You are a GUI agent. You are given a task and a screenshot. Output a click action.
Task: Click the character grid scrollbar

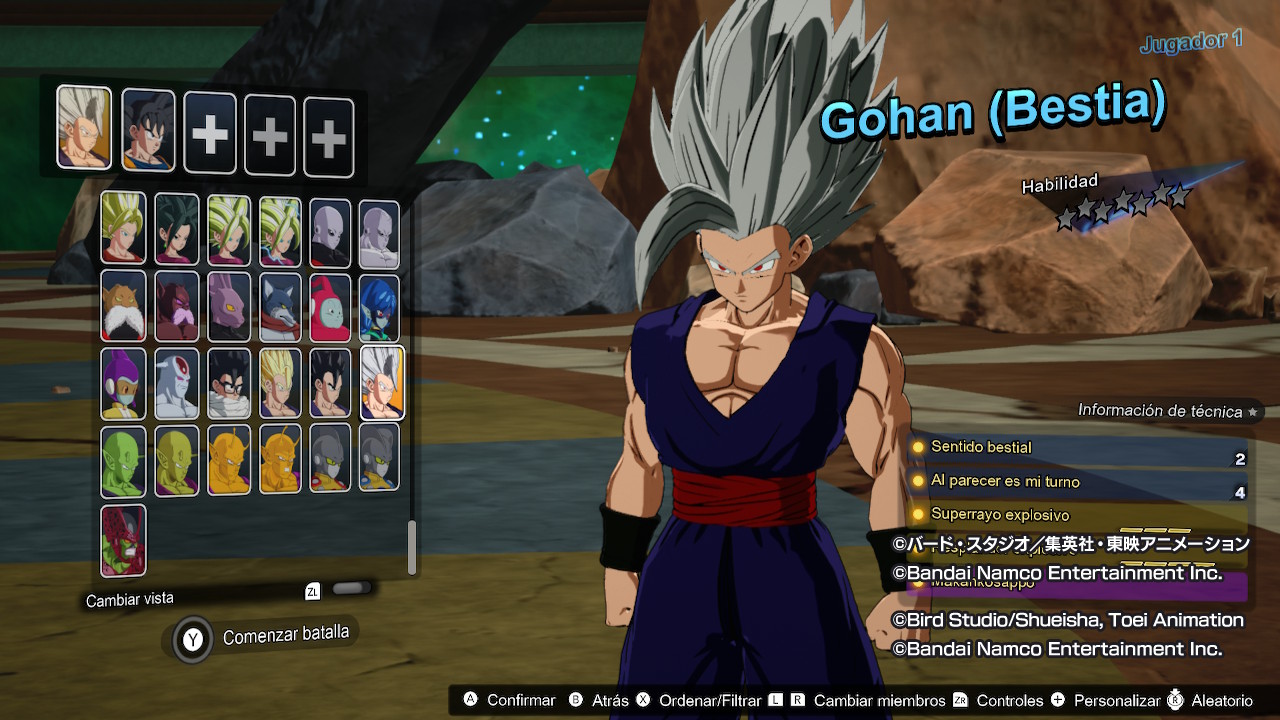click(412, 547)
